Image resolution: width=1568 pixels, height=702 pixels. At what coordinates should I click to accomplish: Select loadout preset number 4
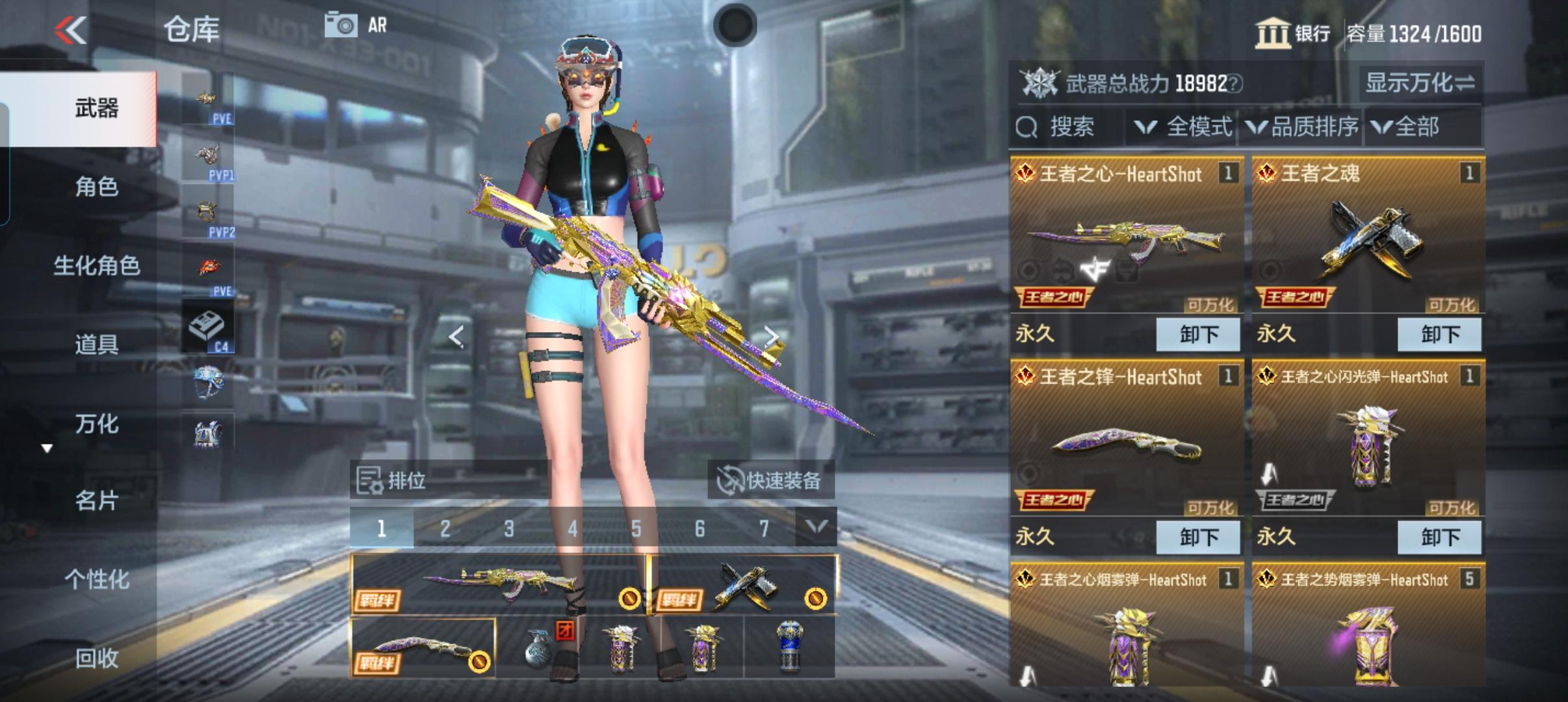[x=573, y=528]
